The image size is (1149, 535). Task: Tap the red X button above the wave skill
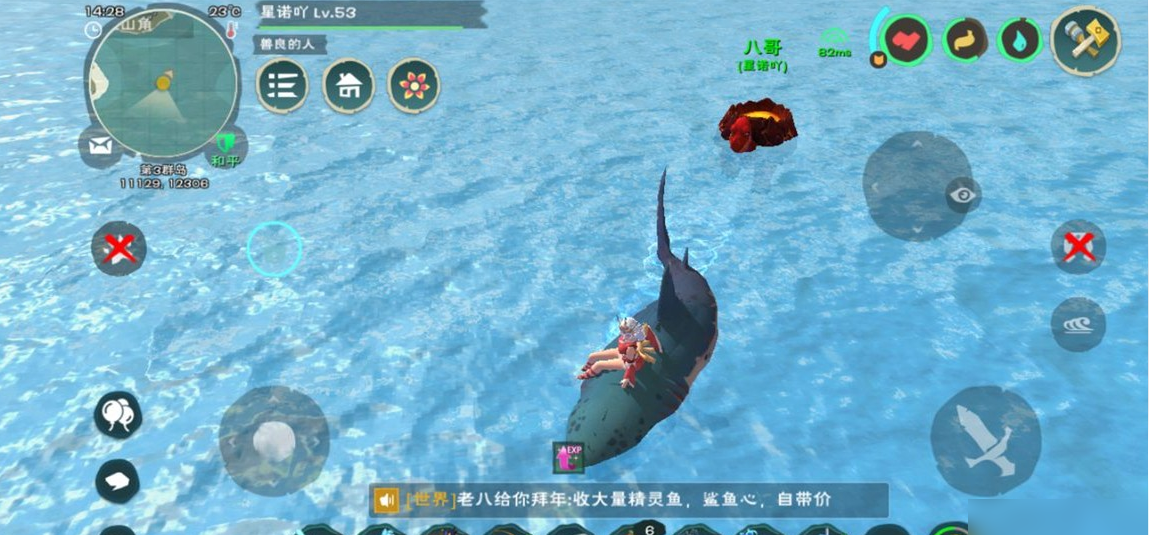[1078, 246]
